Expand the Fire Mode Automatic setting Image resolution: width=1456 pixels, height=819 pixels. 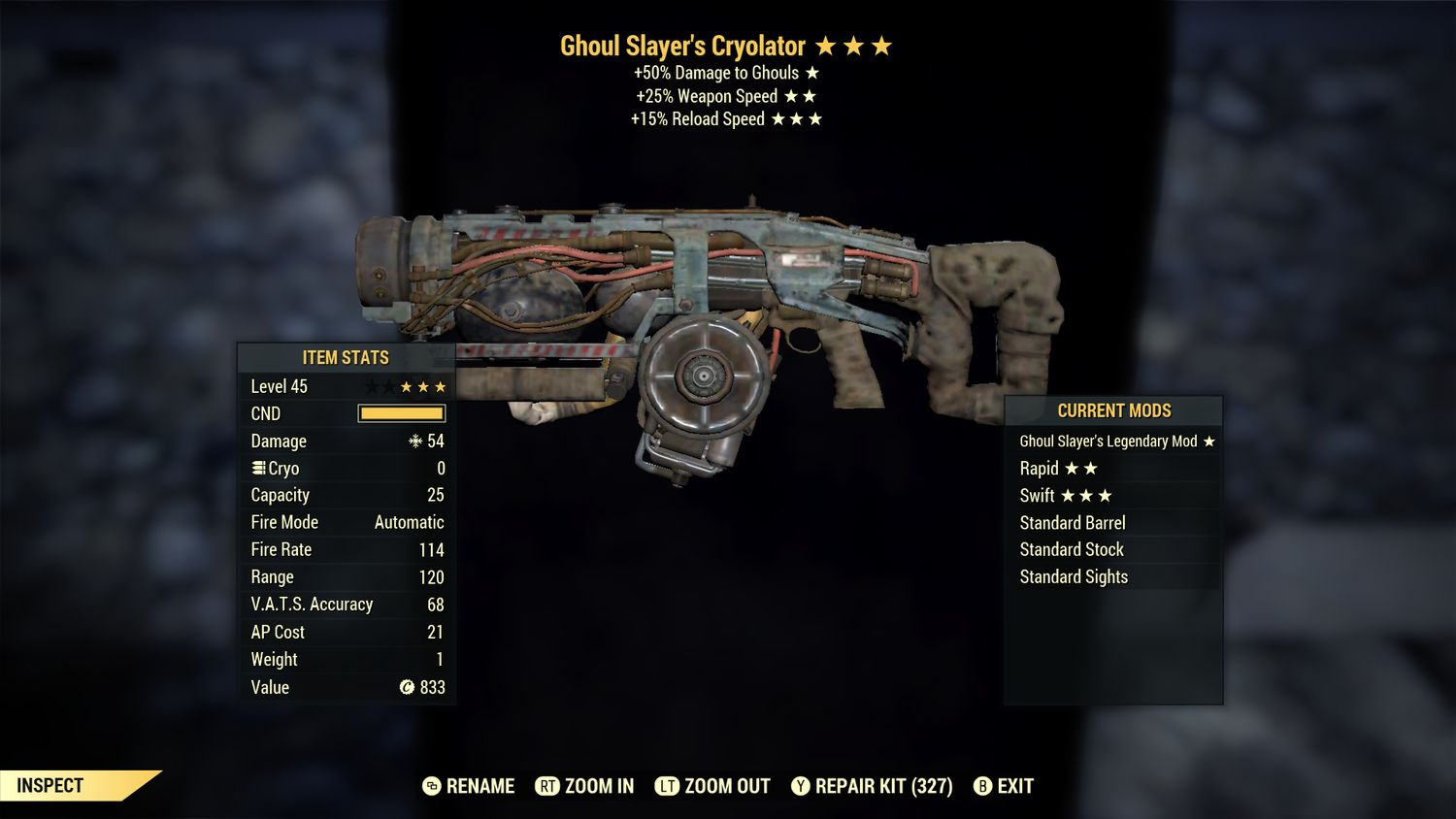(345, 522)
